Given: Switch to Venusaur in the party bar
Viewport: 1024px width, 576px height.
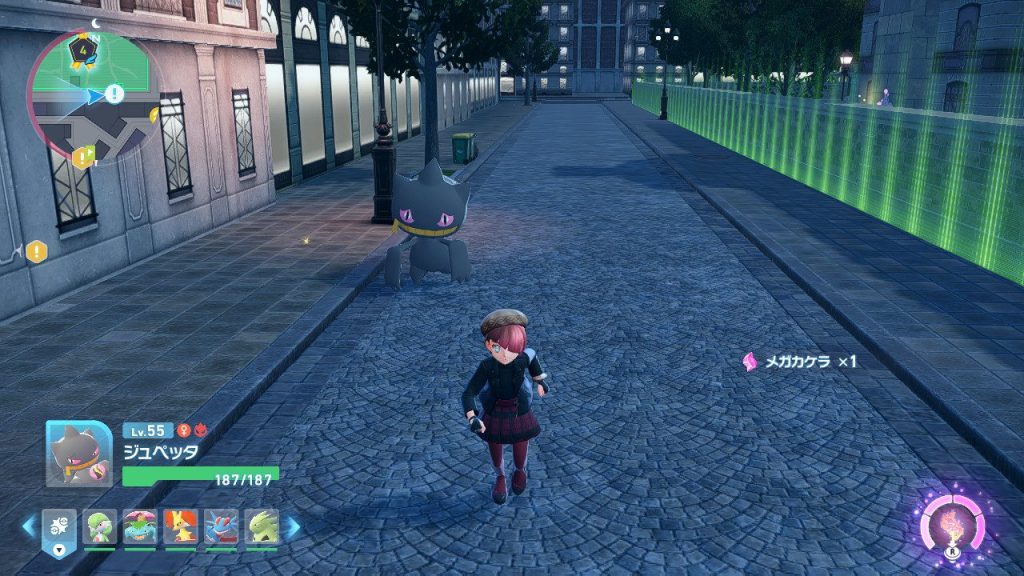Looking at the screenshot, I should pyautogui.click(x=140, y=526).
